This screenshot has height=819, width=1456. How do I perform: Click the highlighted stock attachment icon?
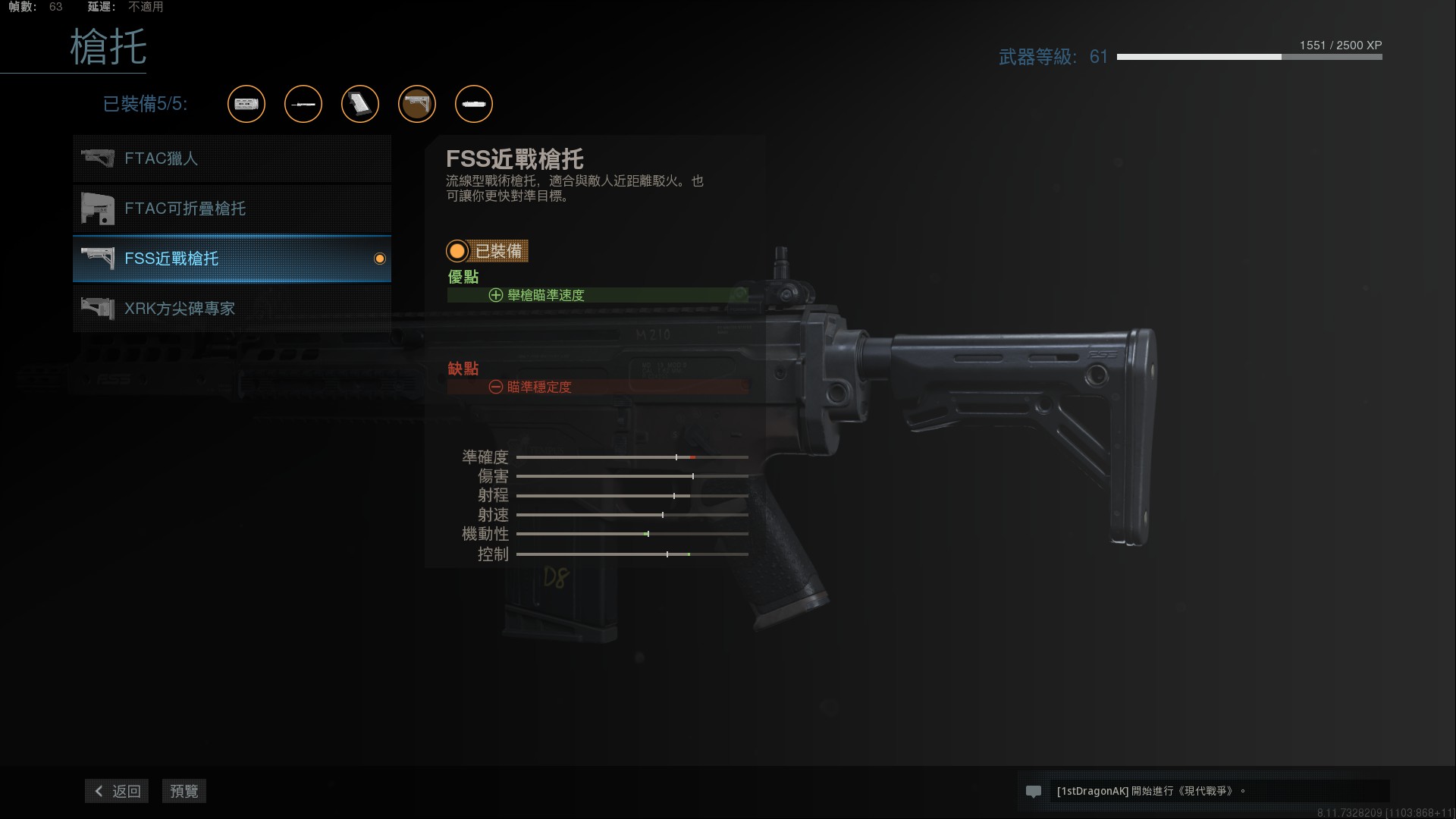point(417,104)
